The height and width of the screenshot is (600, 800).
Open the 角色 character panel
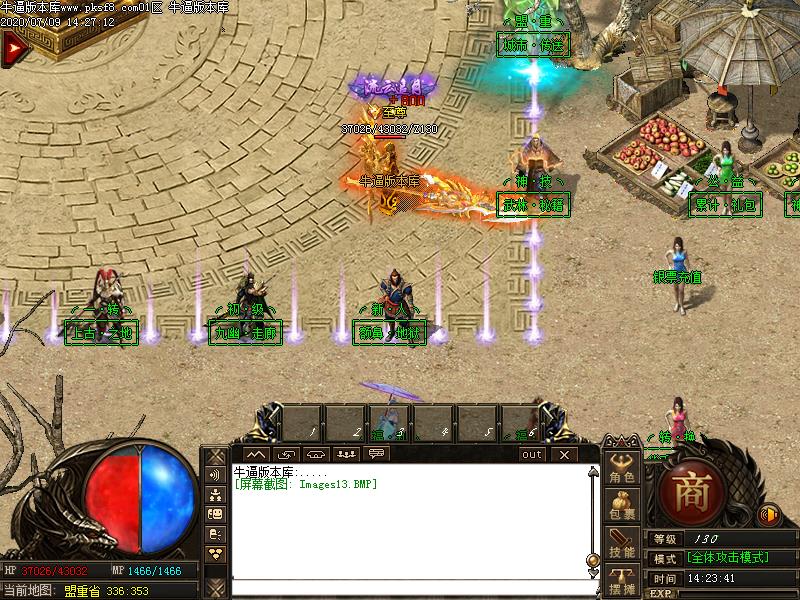622,470
